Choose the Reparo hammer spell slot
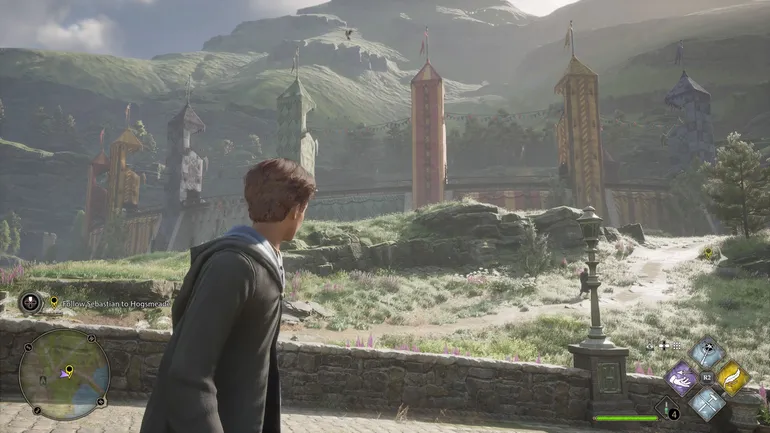The width and height of the screenshot is (770, 433). pyautogui.click(x=707, y=402)
